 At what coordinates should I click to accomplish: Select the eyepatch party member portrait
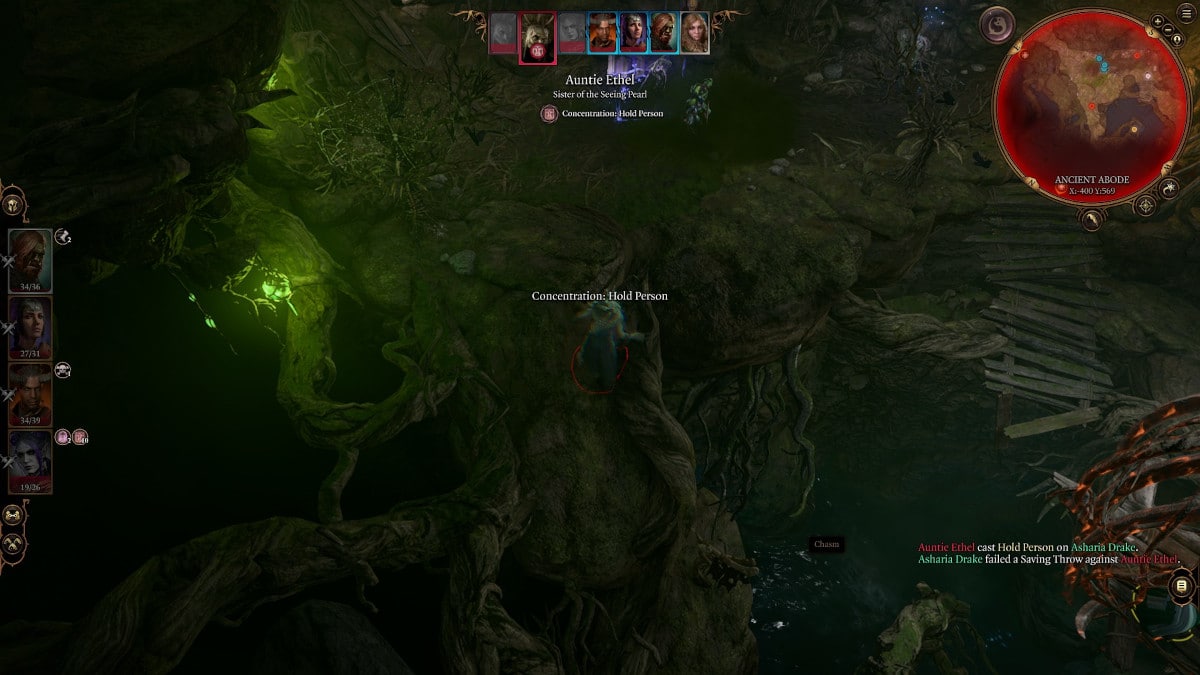click(30, 260)
